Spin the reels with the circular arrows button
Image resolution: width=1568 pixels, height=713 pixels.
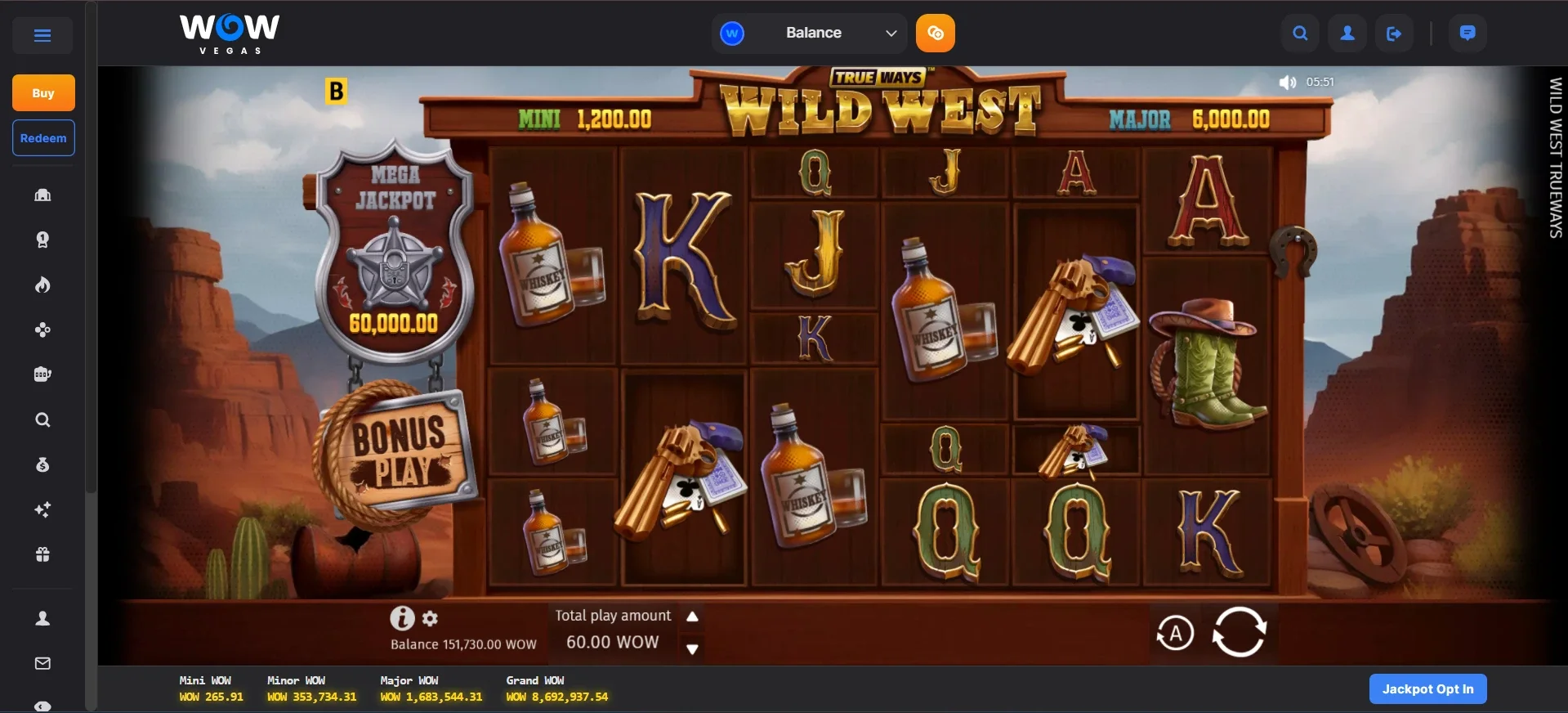click(1239, 632)
